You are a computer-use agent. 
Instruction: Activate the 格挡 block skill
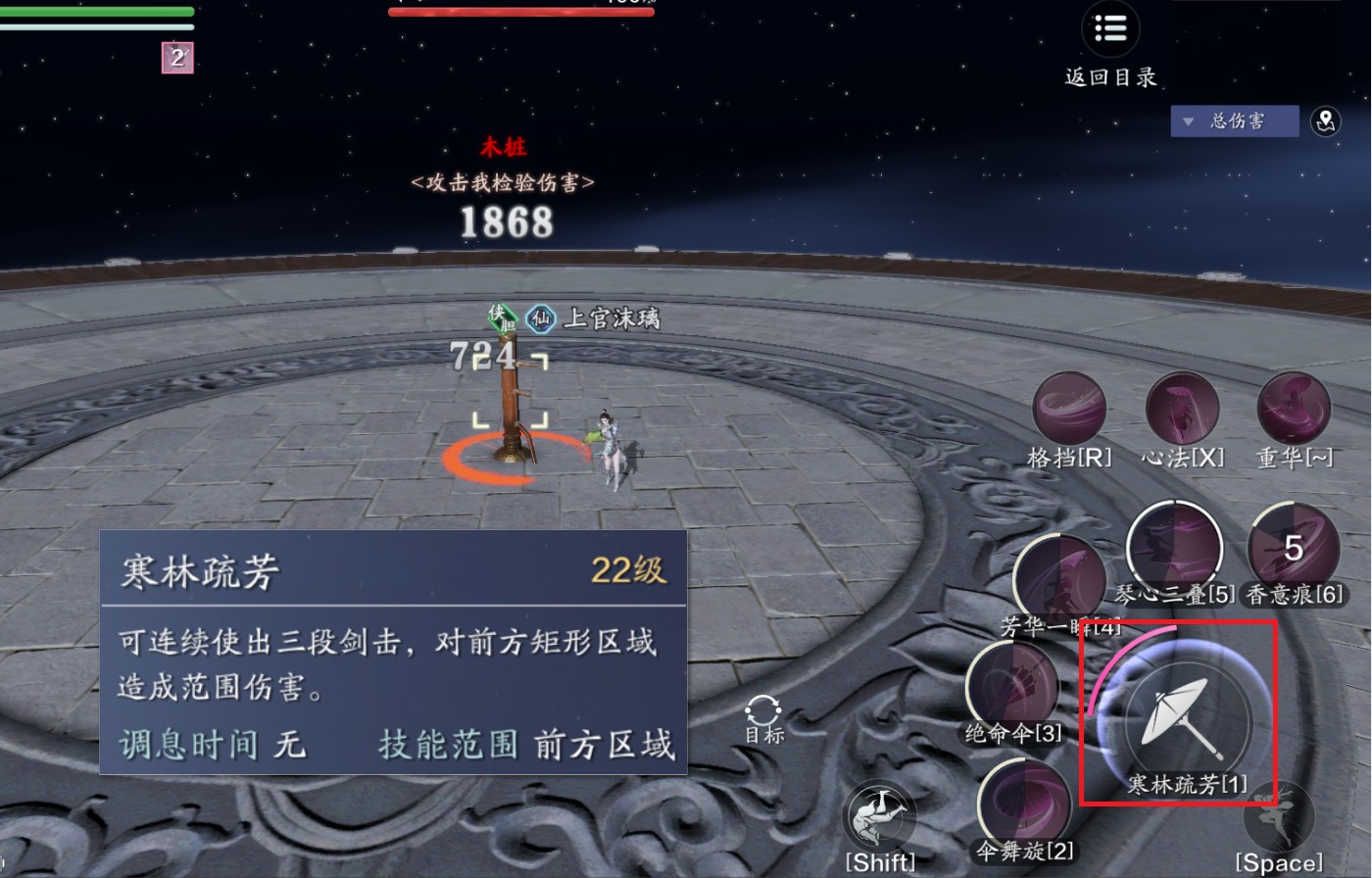point(1069,409)
